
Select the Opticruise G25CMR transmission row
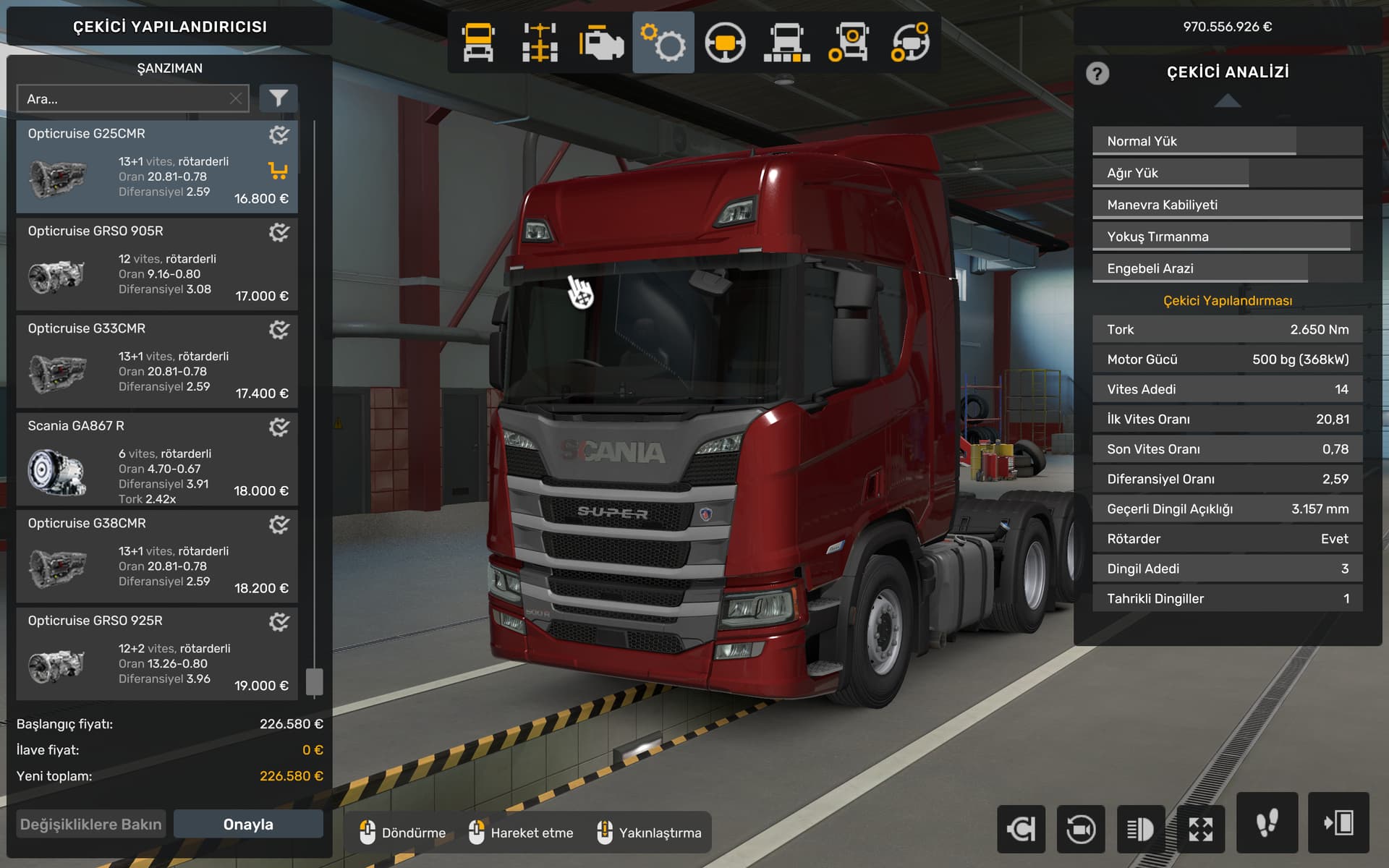click(x=156, y=166)
